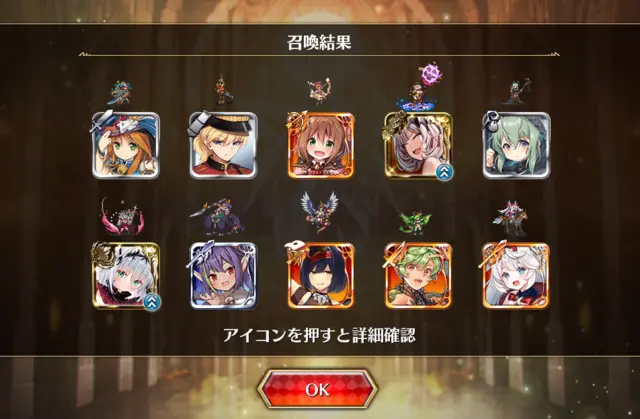Select the purple-haired character portrait
Image resolution: width=640 pixels, height=419 pixels.
223,275
